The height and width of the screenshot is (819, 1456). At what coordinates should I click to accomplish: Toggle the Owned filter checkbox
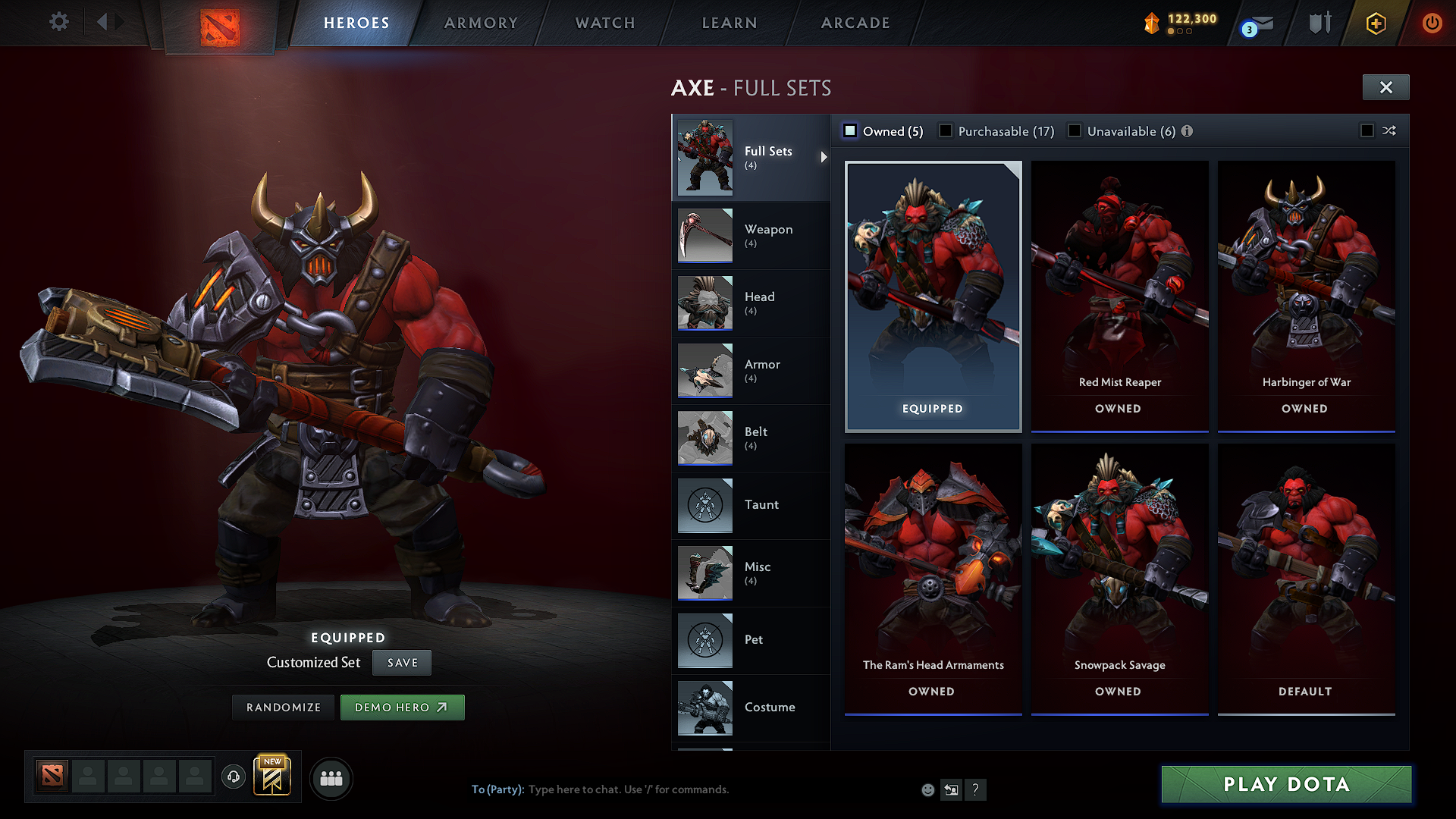click(850, 131)
